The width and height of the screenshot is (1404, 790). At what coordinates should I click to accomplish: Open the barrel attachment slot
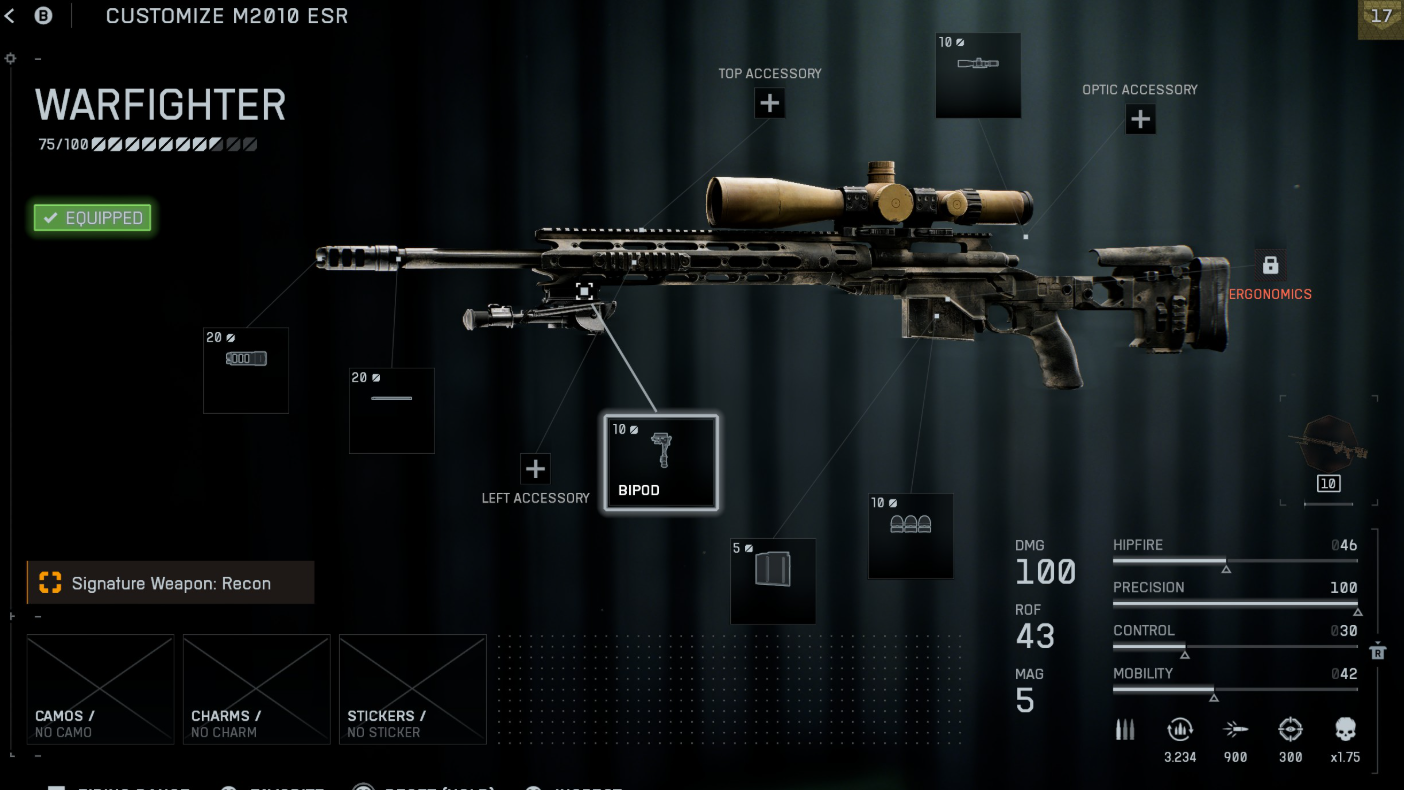point(391,410)
